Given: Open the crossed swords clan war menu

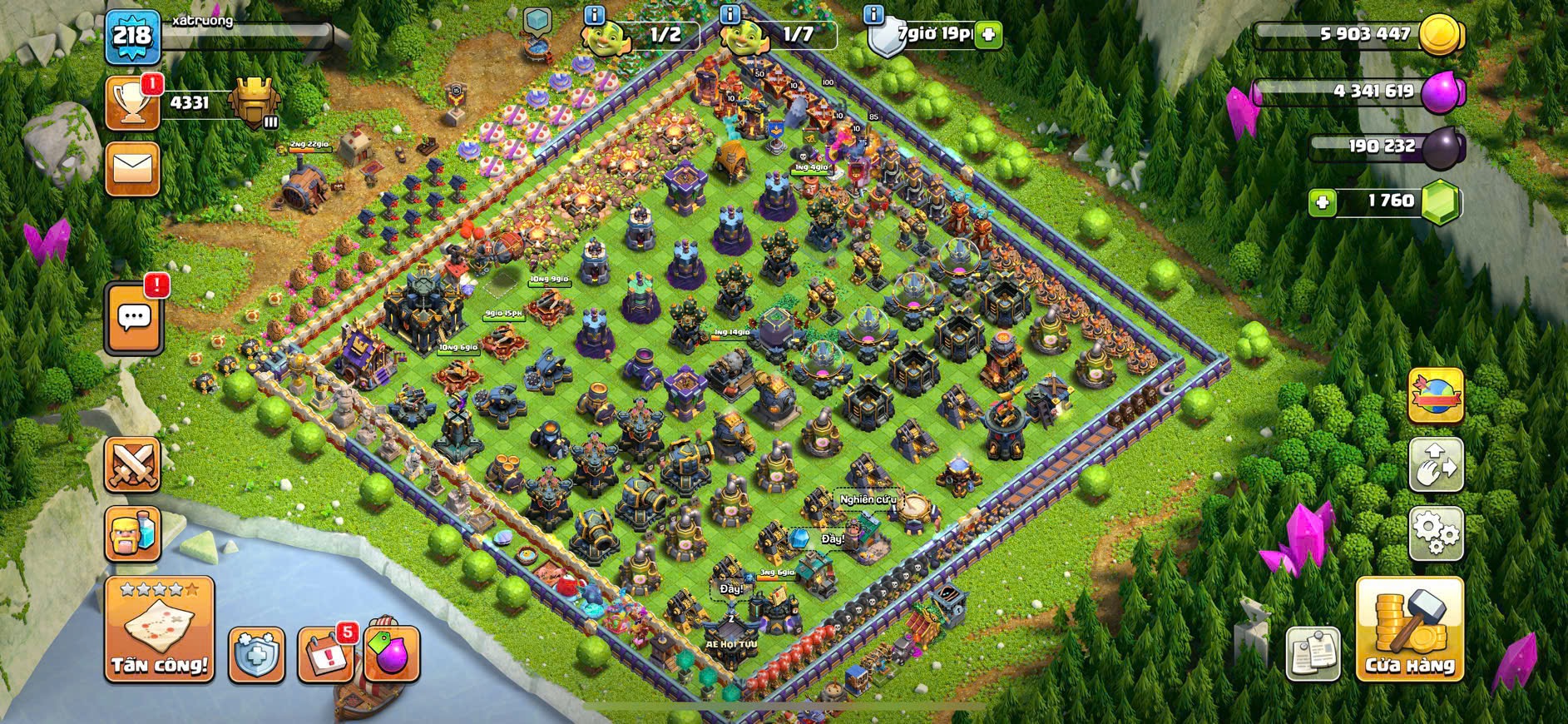Looking at the screenshot, I should 132,464.
